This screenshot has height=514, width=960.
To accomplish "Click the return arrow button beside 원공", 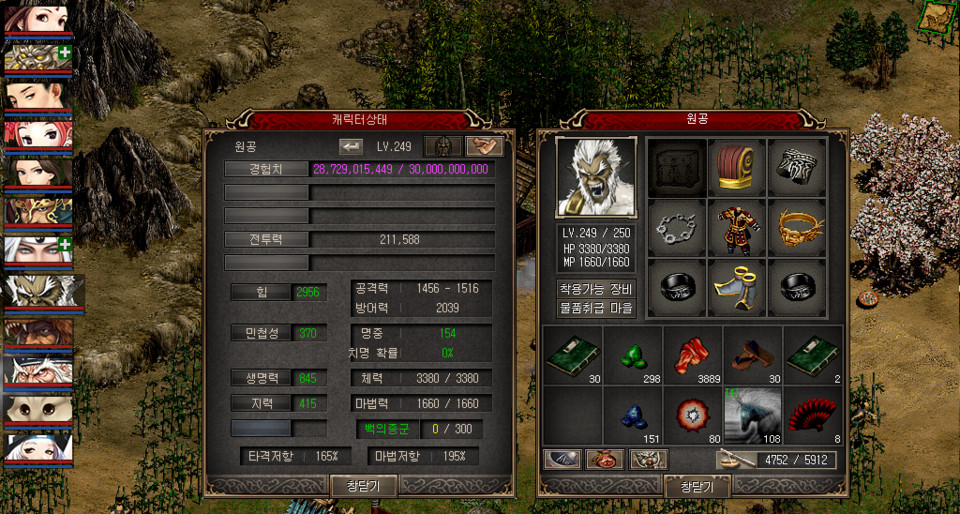I will pos(351,146).
